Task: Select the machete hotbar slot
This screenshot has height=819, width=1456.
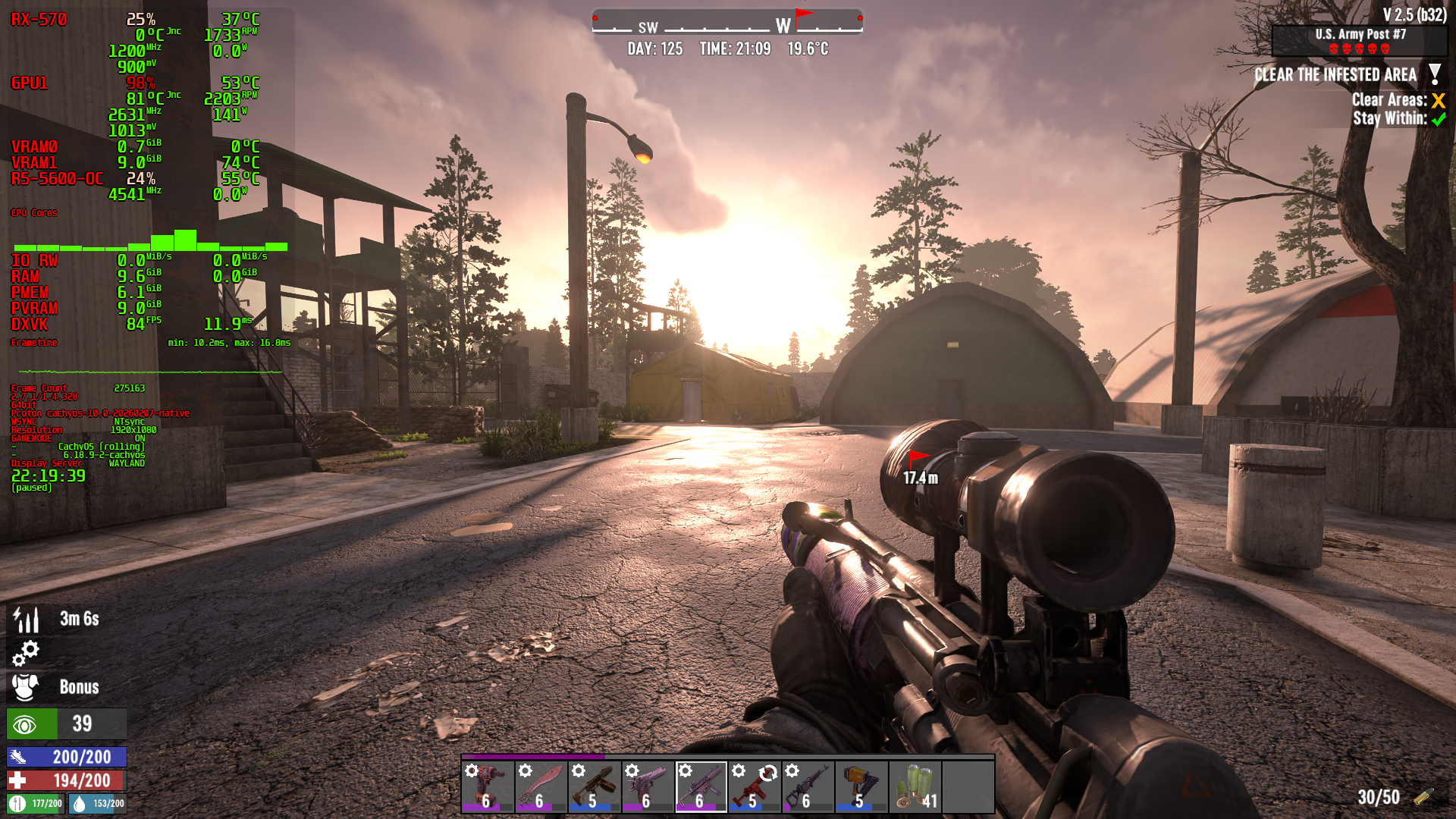Action: [541, 786]
